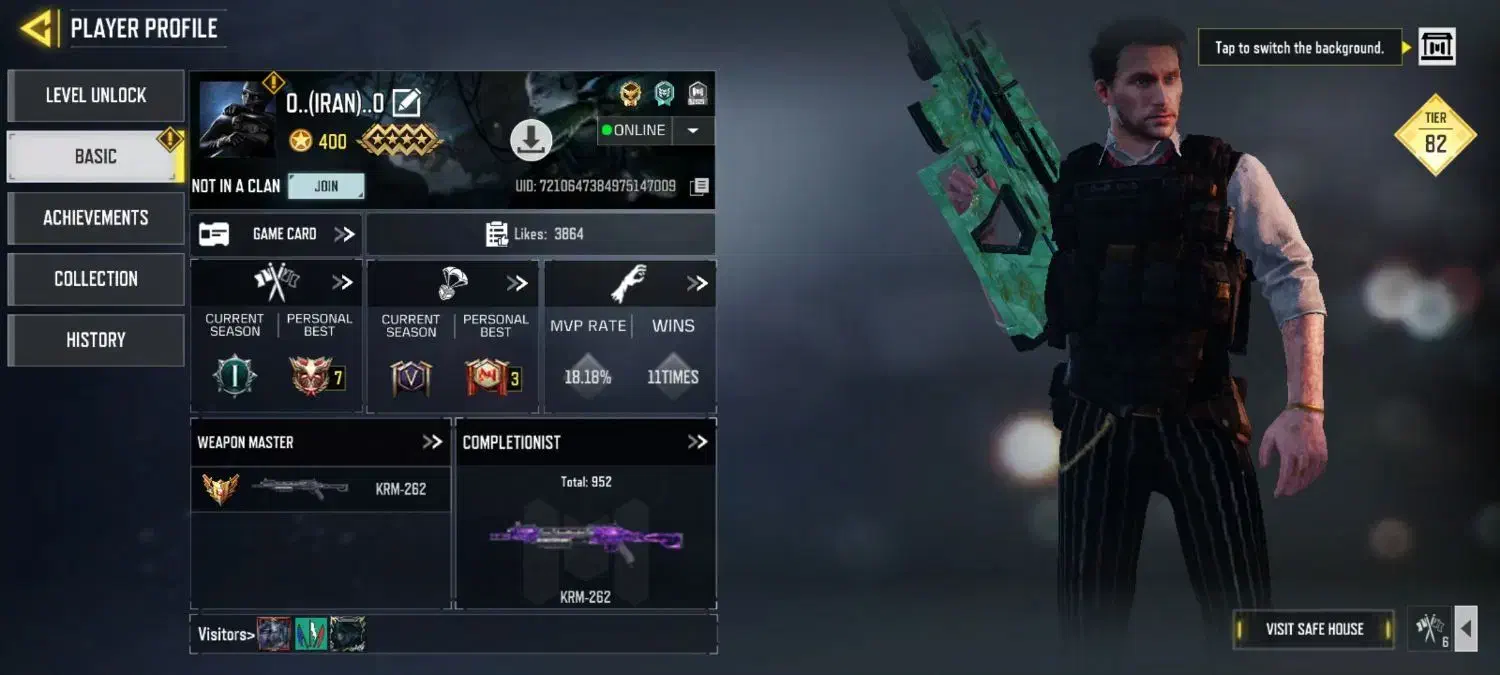Image resolution: width=1500 pixels, height=675 pixels.
Task: Copy the UID with the copy icon
Action: 700,186
